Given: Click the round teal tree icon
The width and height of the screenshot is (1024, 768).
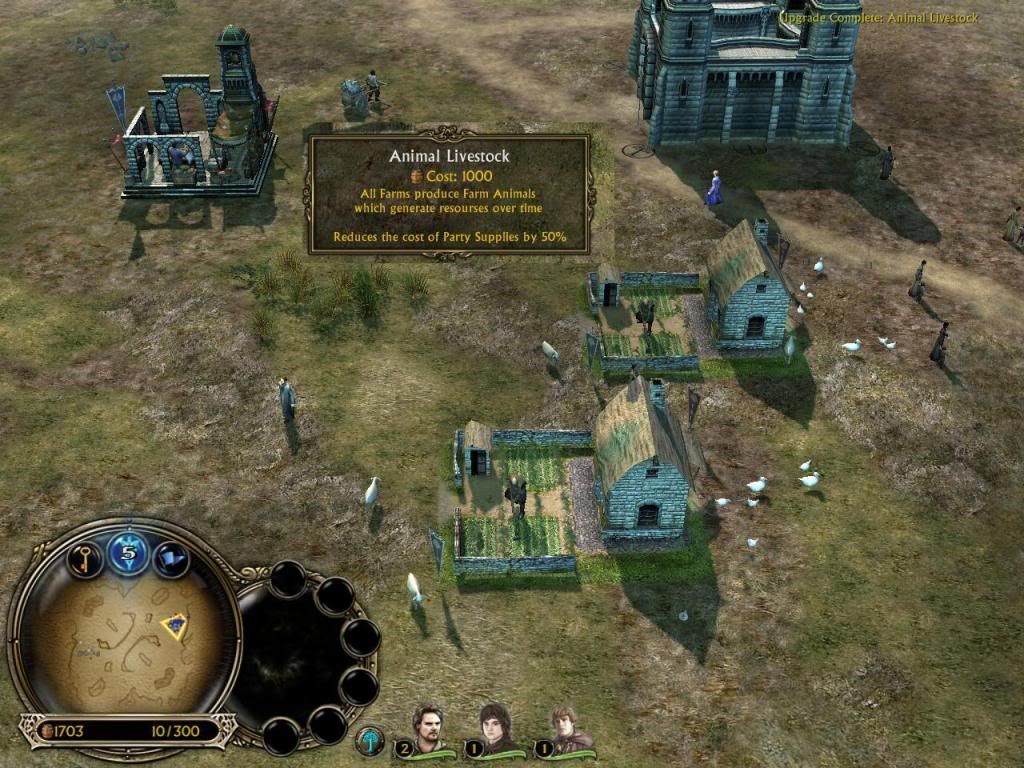Looking at the screenshot, I should (371, 740).
